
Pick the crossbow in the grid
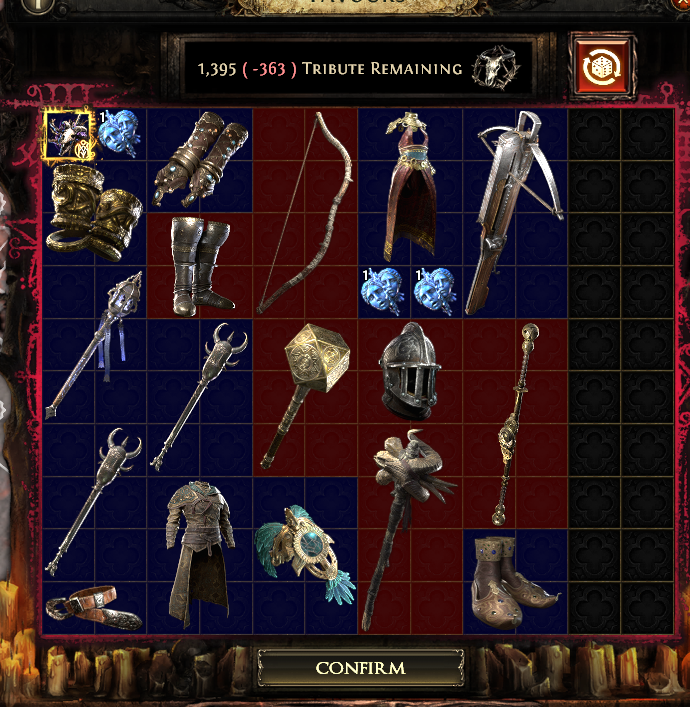(514, 212)
